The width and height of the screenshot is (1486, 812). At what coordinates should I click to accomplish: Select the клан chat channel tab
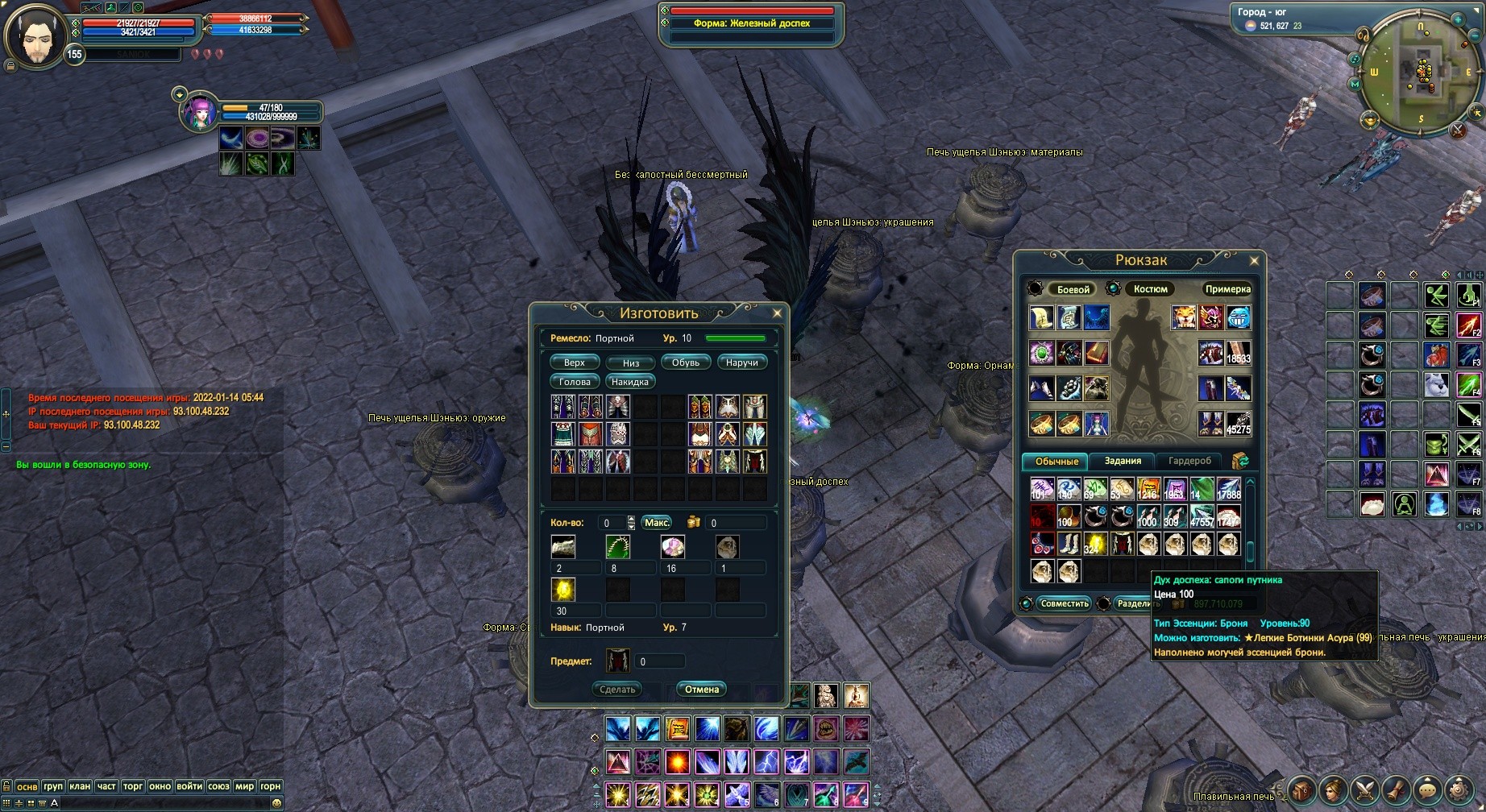[x=80, y=786]
